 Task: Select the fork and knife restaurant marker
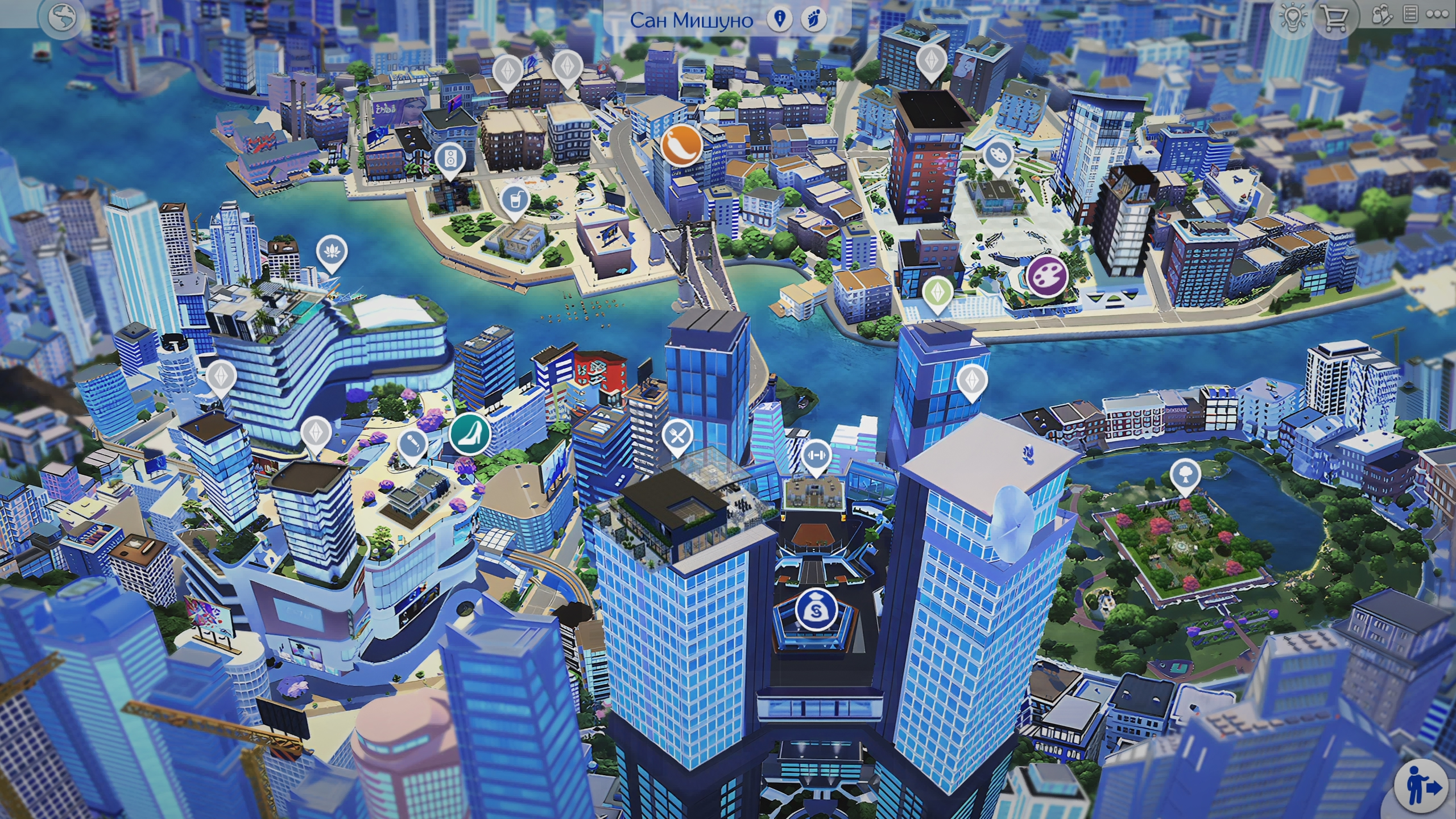tap(677, 436)
